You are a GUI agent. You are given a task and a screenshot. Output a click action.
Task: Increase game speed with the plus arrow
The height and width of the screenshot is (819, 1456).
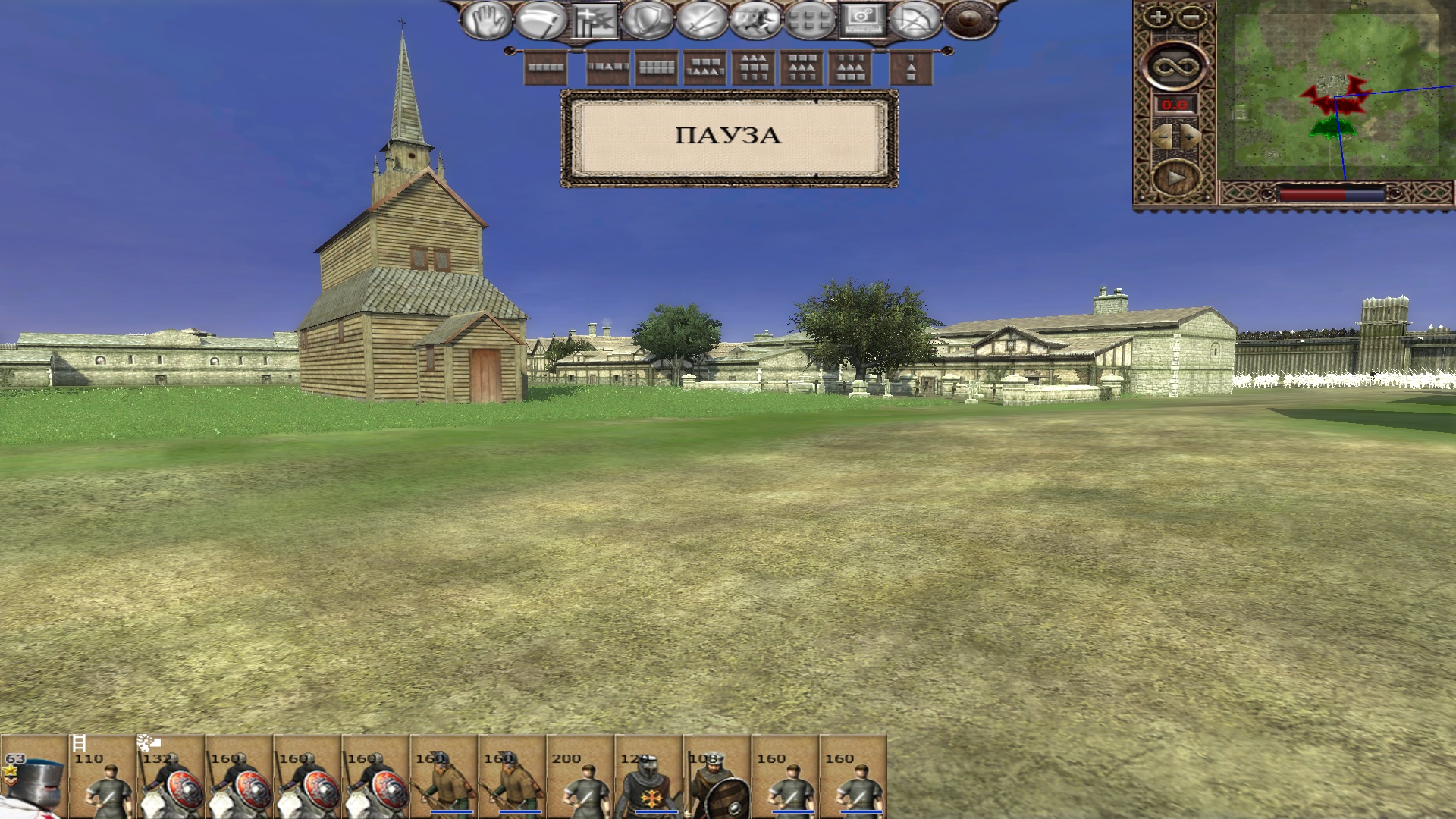[x=1190, y=136]
